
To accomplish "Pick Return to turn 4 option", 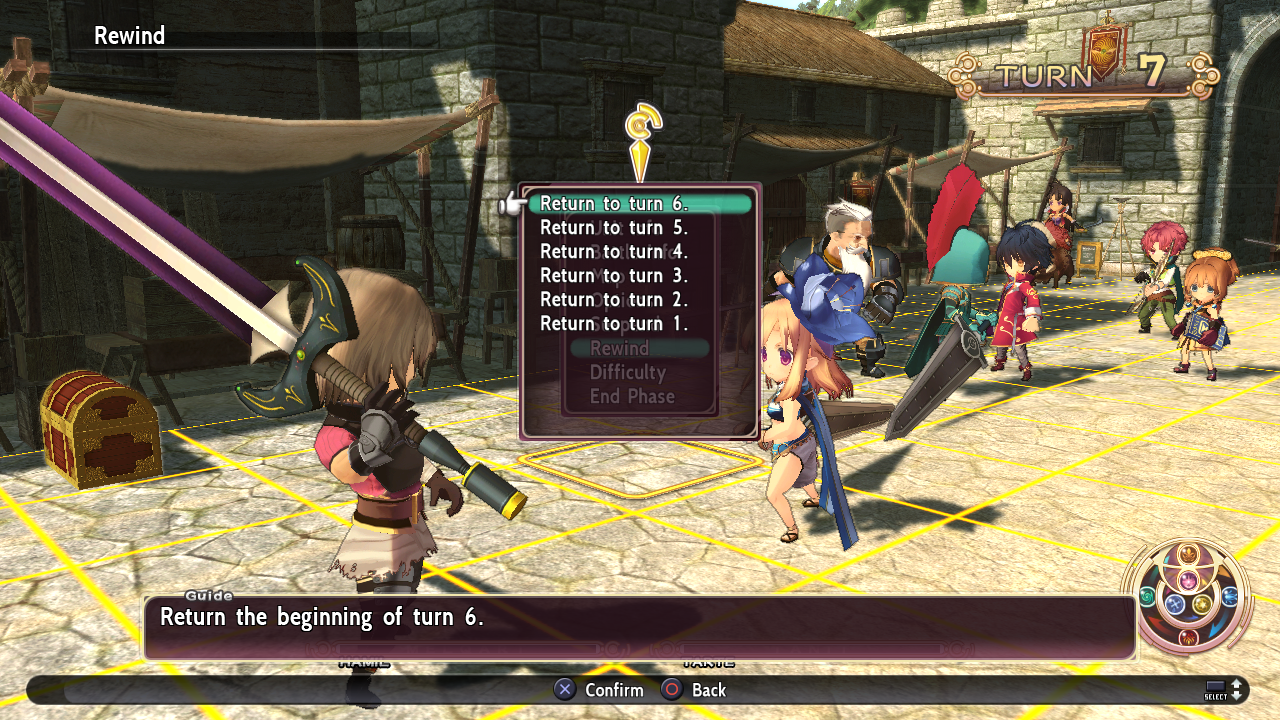I will point(614,252).
